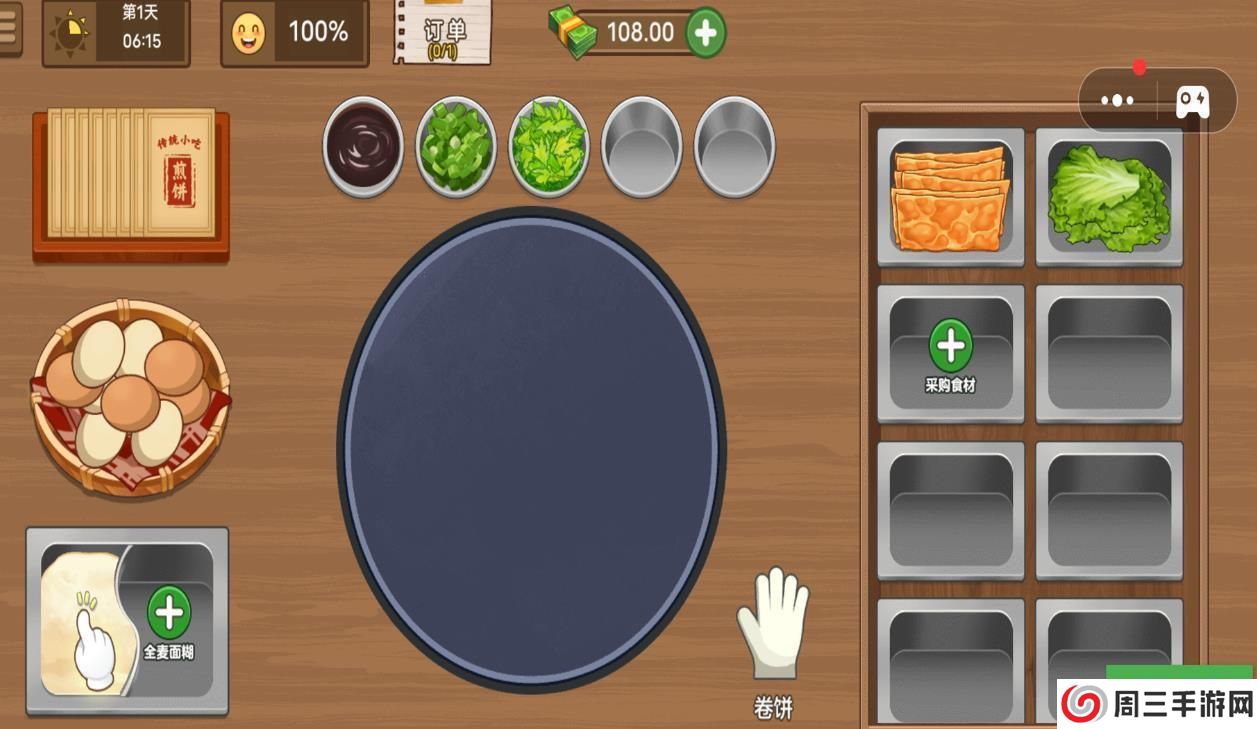Take a crispy cracker from the tray
This screenshot has width=1257, height=729.
[950, 197]
